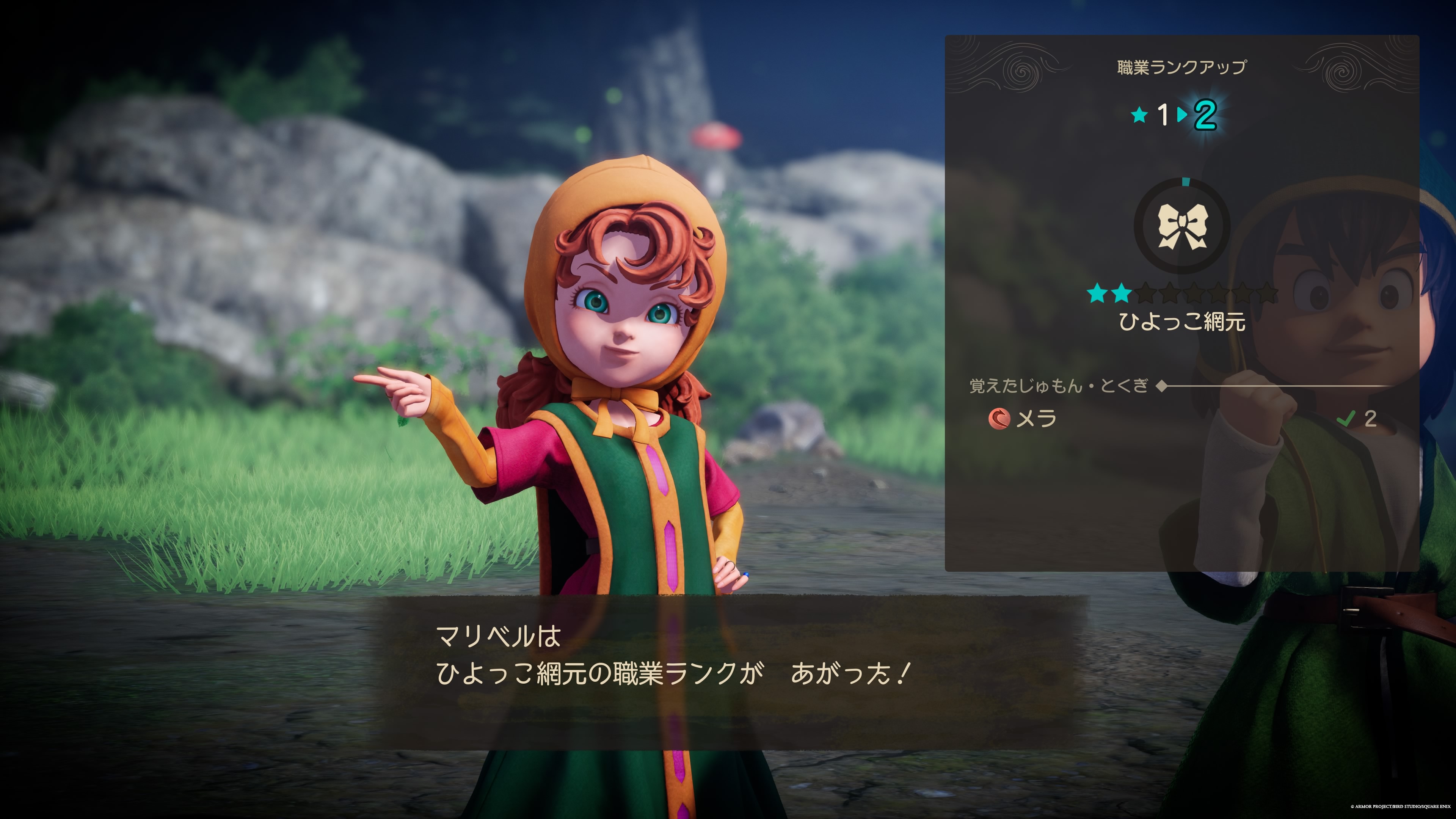Click the ribbon vocation emblem icon
The width and height of the screenshot is (1456, 819).
[x=1183, y=227]
